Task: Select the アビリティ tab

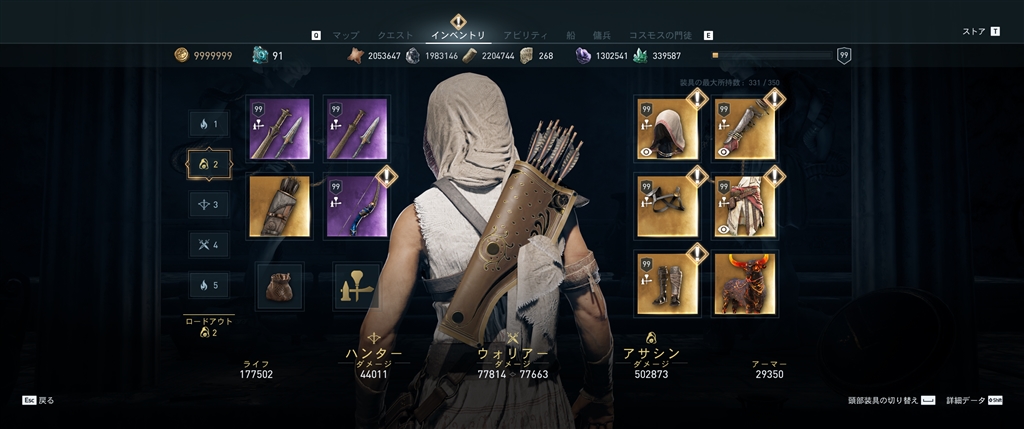Action: 524,35
